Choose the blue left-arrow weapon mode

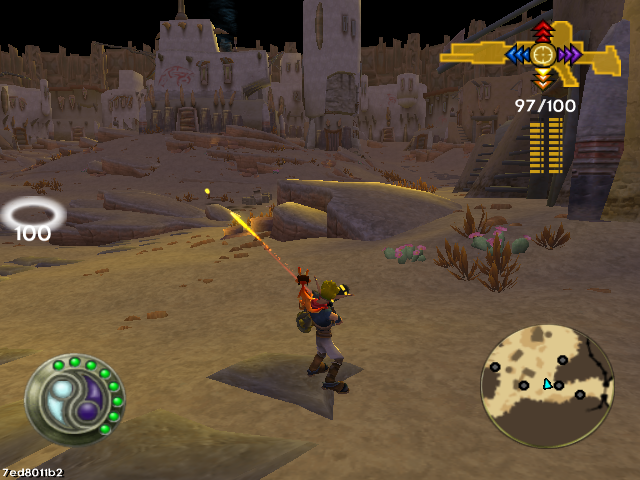(518, 54)
